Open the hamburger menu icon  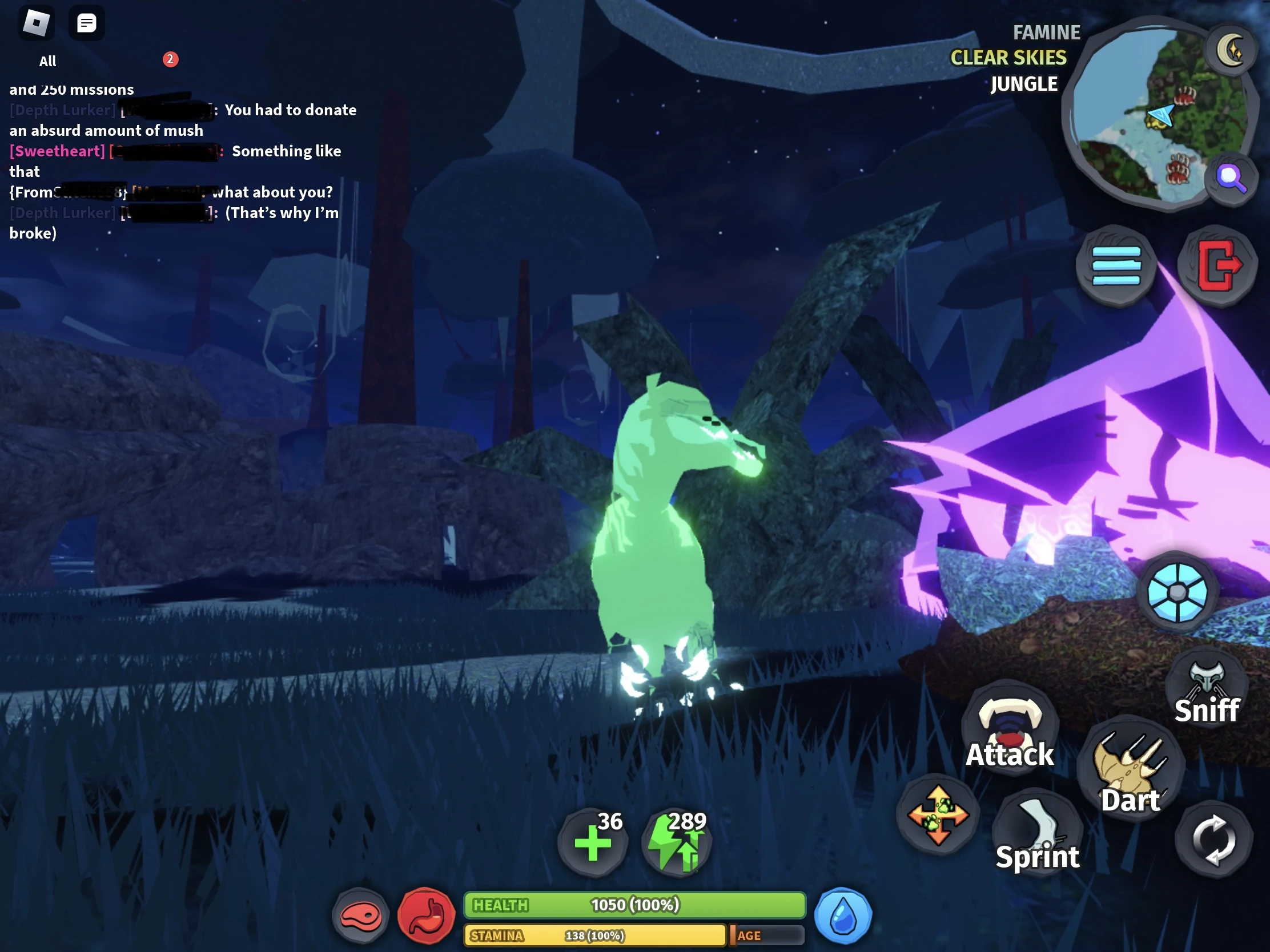[x=1116, y=266]
